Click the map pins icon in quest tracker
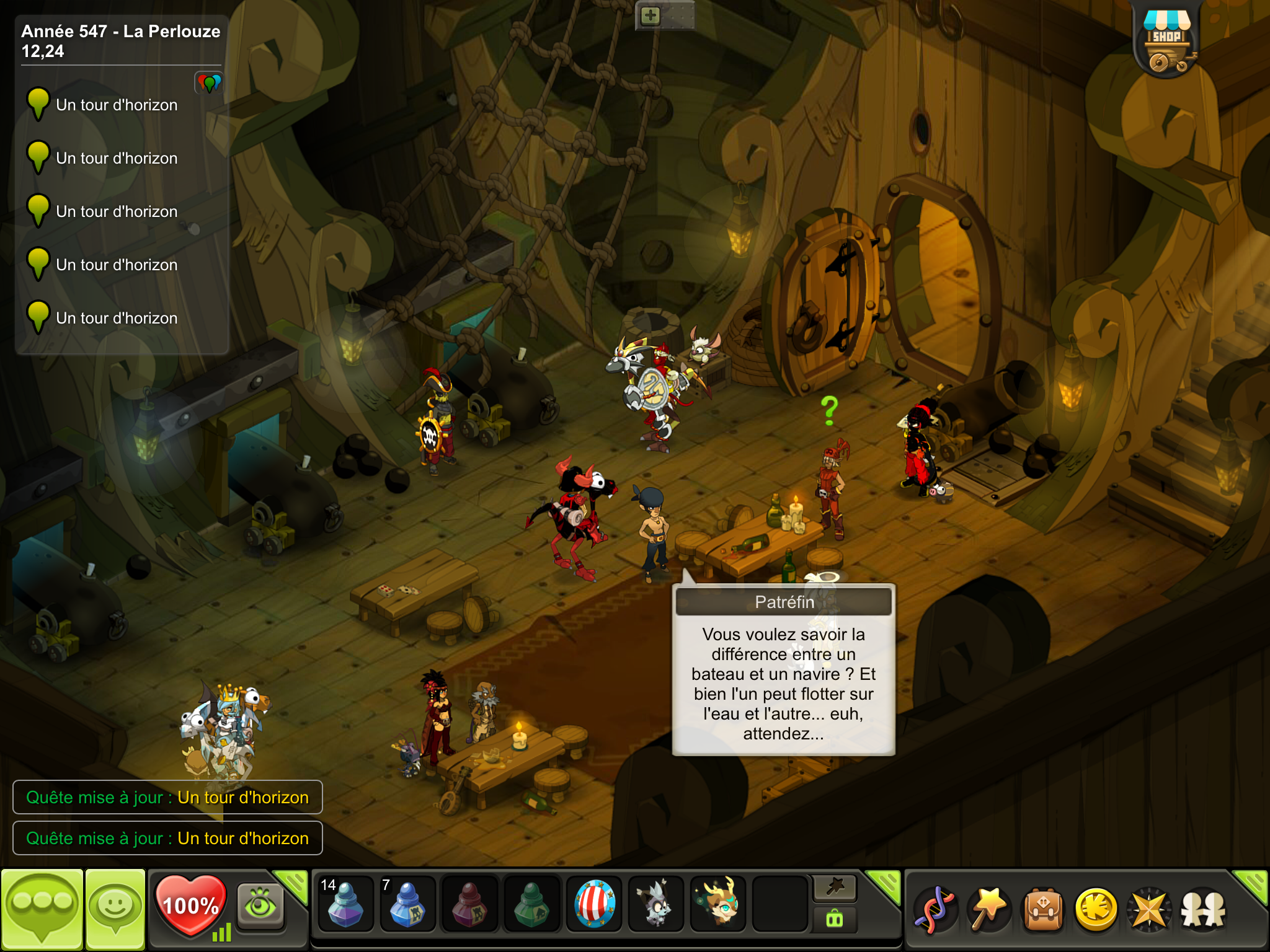 tap(209, 82)
